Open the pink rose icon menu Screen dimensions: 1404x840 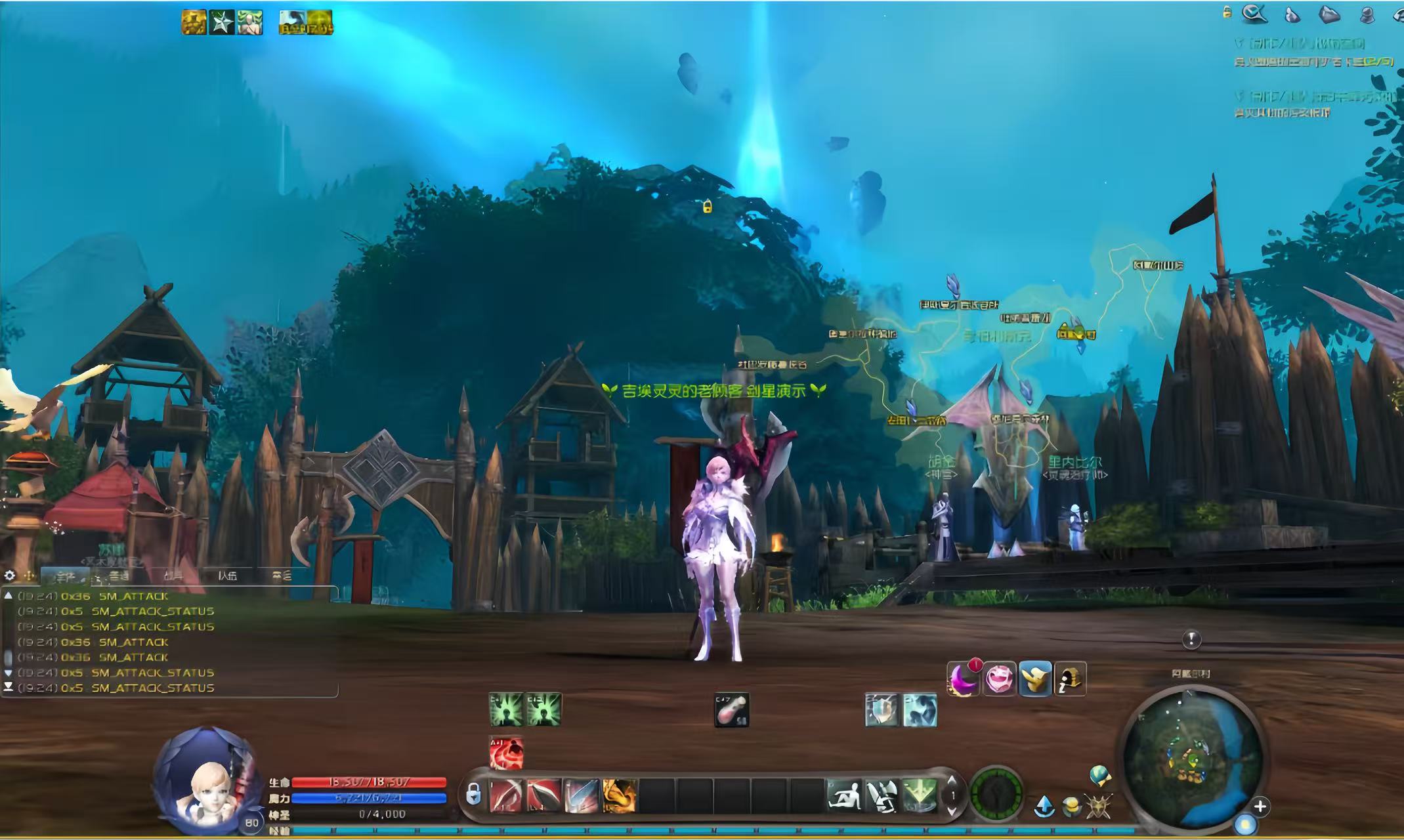coord(999,679)
